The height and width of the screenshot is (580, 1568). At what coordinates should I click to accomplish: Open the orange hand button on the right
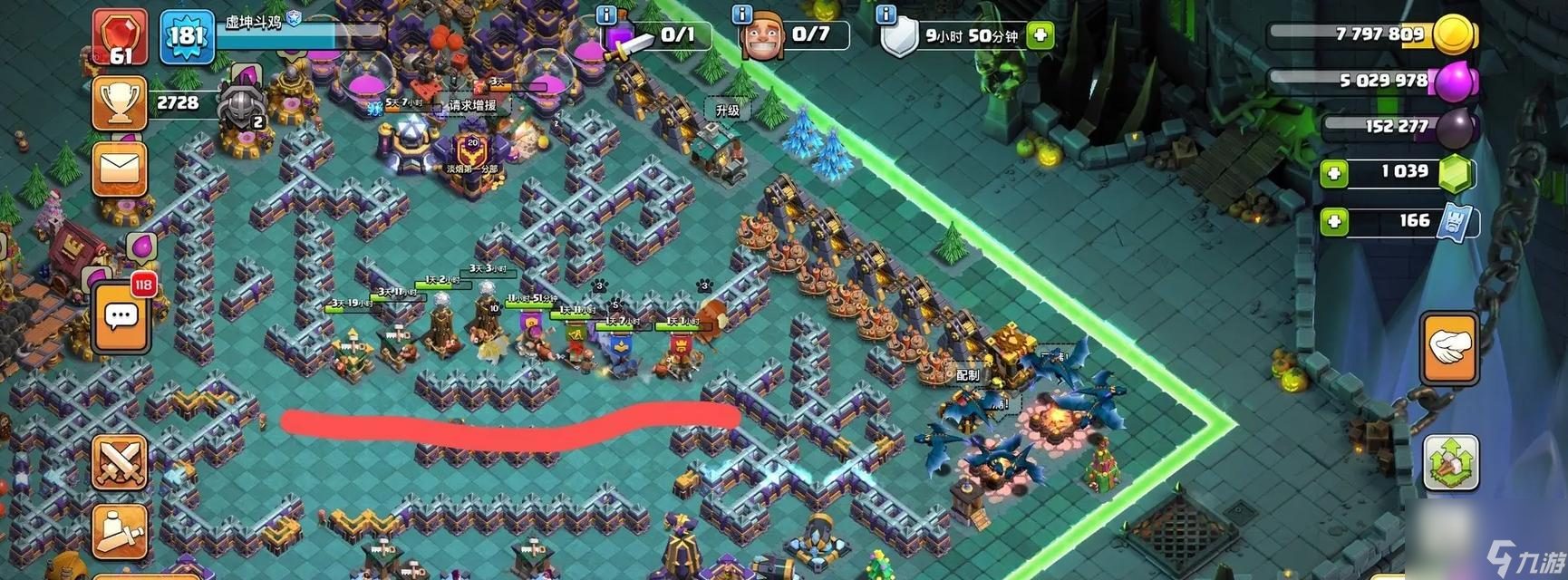pos(1448,348)
